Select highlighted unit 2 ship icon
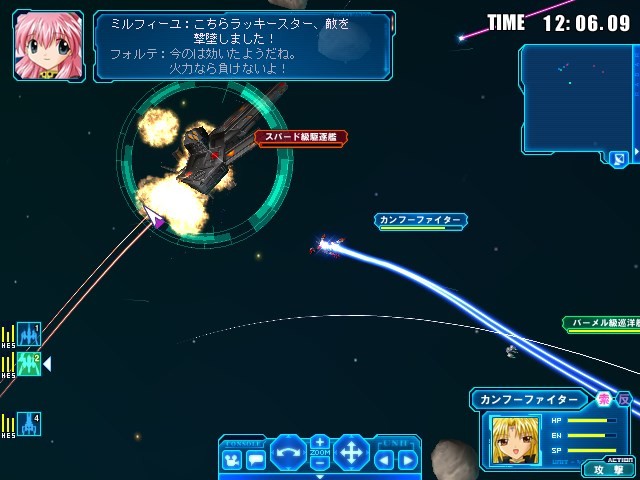Image resolution: width=640 pixels, height=480 pixels. point(29,364)
